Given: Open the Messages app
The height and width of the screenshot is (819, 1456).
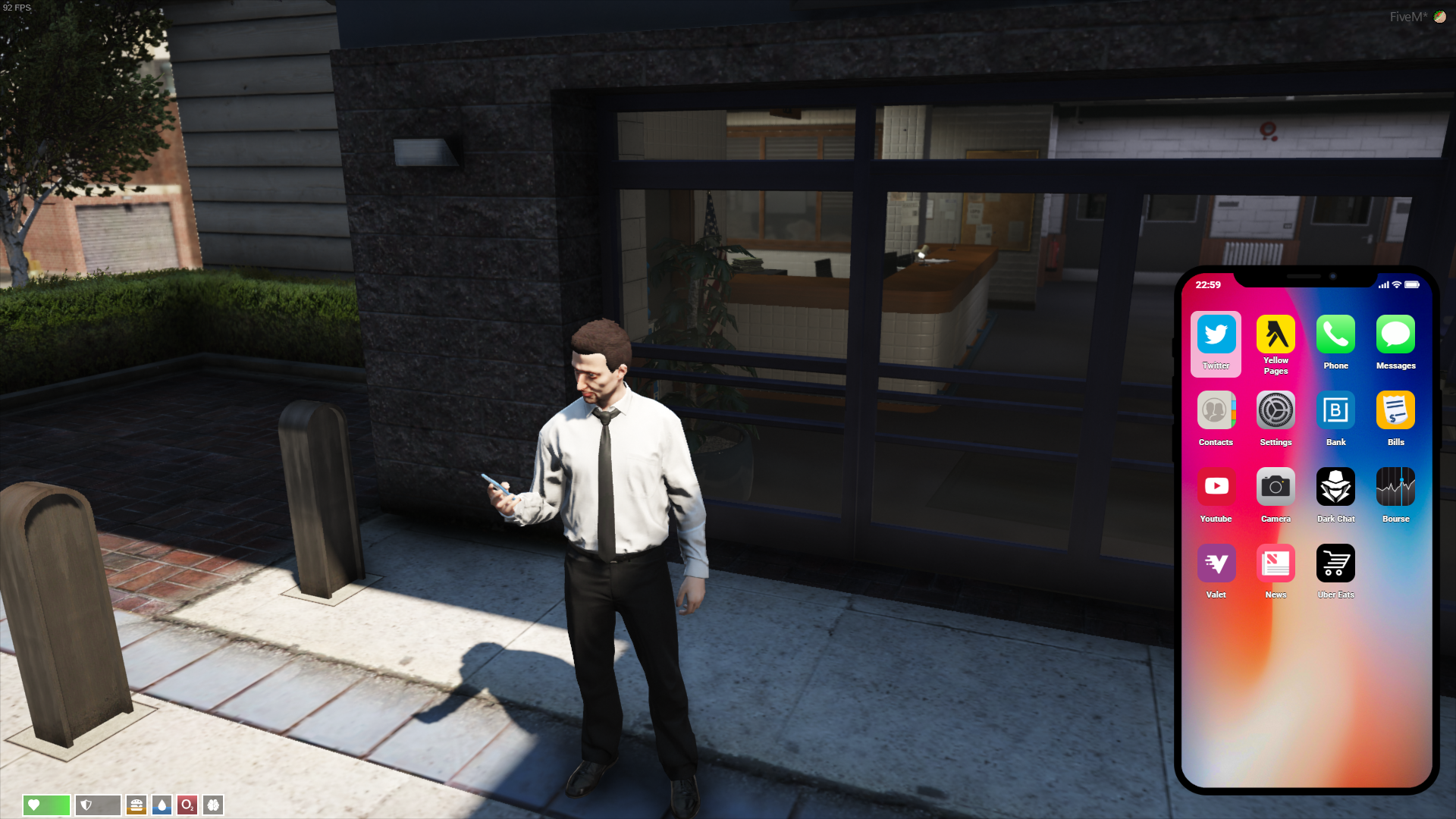Looking at the screenshot, I should click(1395, 334).
